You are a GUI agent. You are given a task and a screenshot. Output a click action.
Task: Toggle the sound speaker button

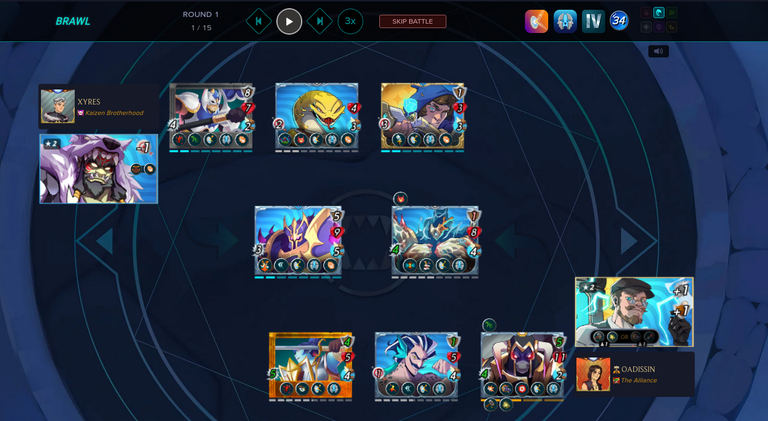click(658, 51)
